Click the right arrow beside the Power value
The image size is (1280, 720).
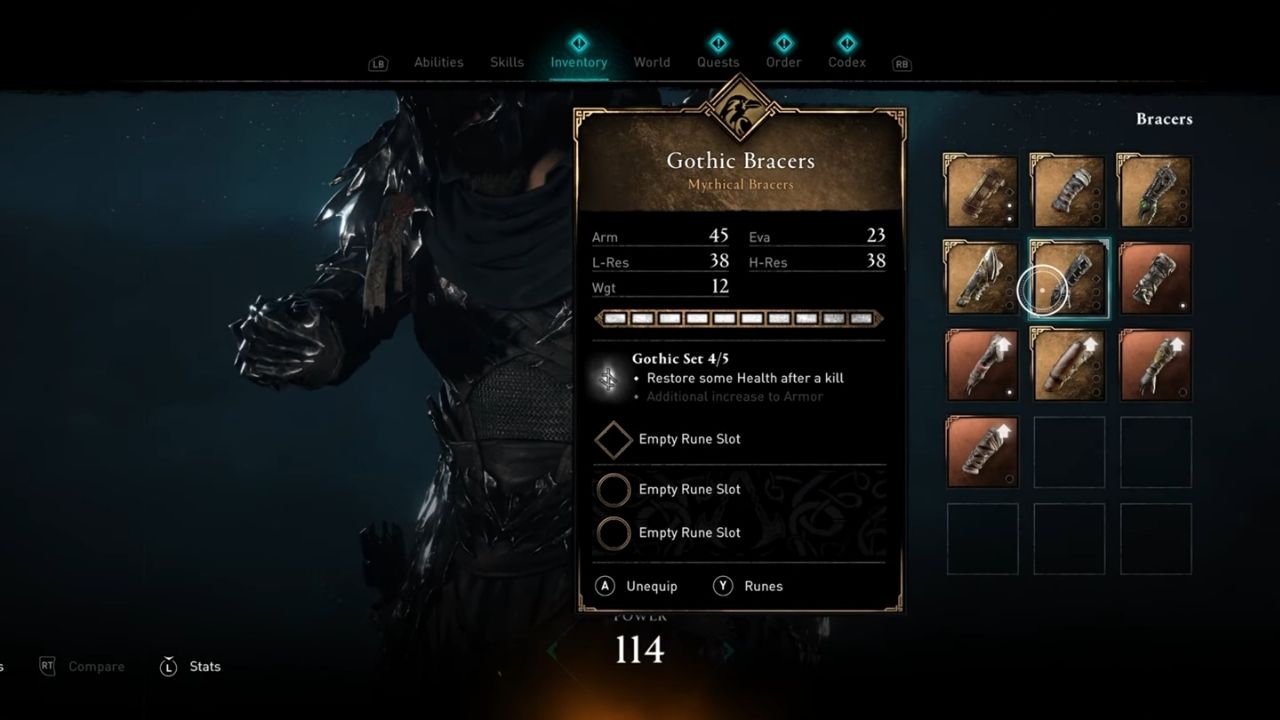pyautogui.click(x=727, y=650)
